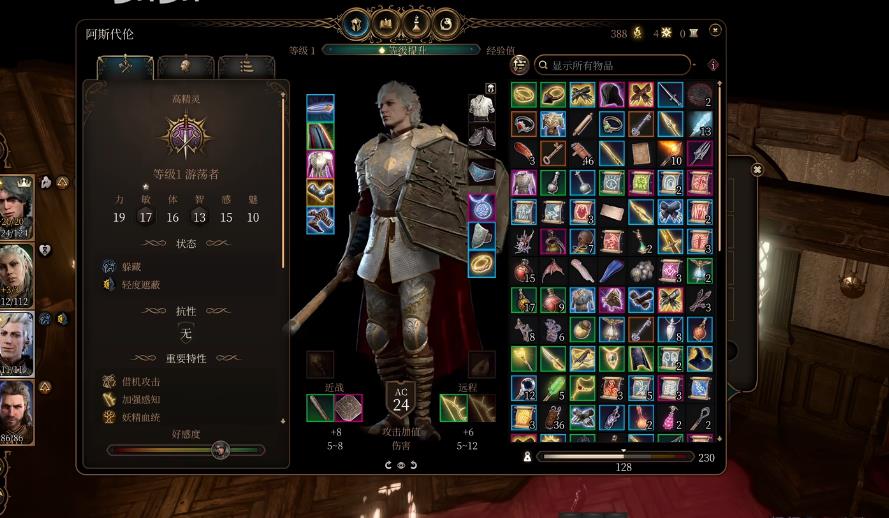
Task: Select the equipped amulet slot
Action: (x=481, y=208)
